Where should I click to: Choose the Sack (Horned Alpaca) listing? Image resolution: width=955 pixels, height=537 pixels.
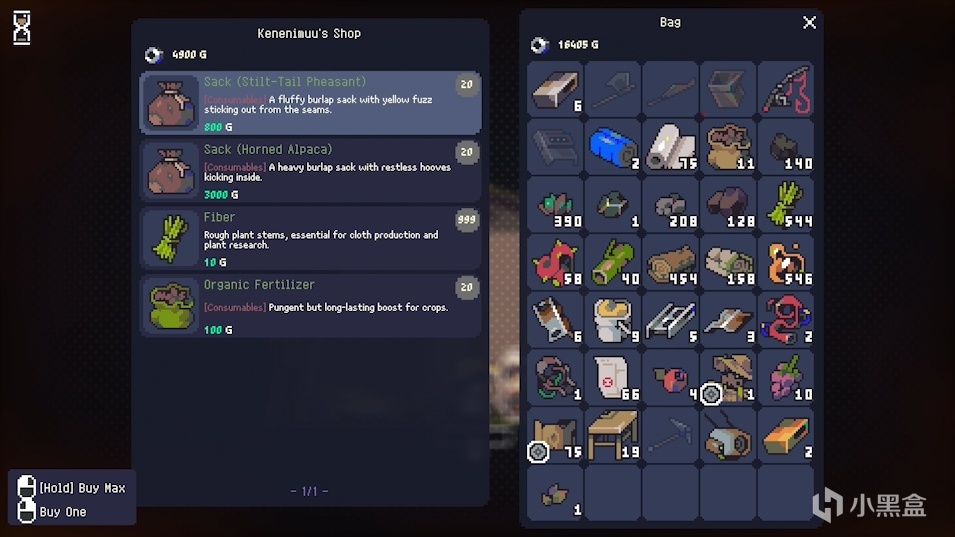coord(310,171)
